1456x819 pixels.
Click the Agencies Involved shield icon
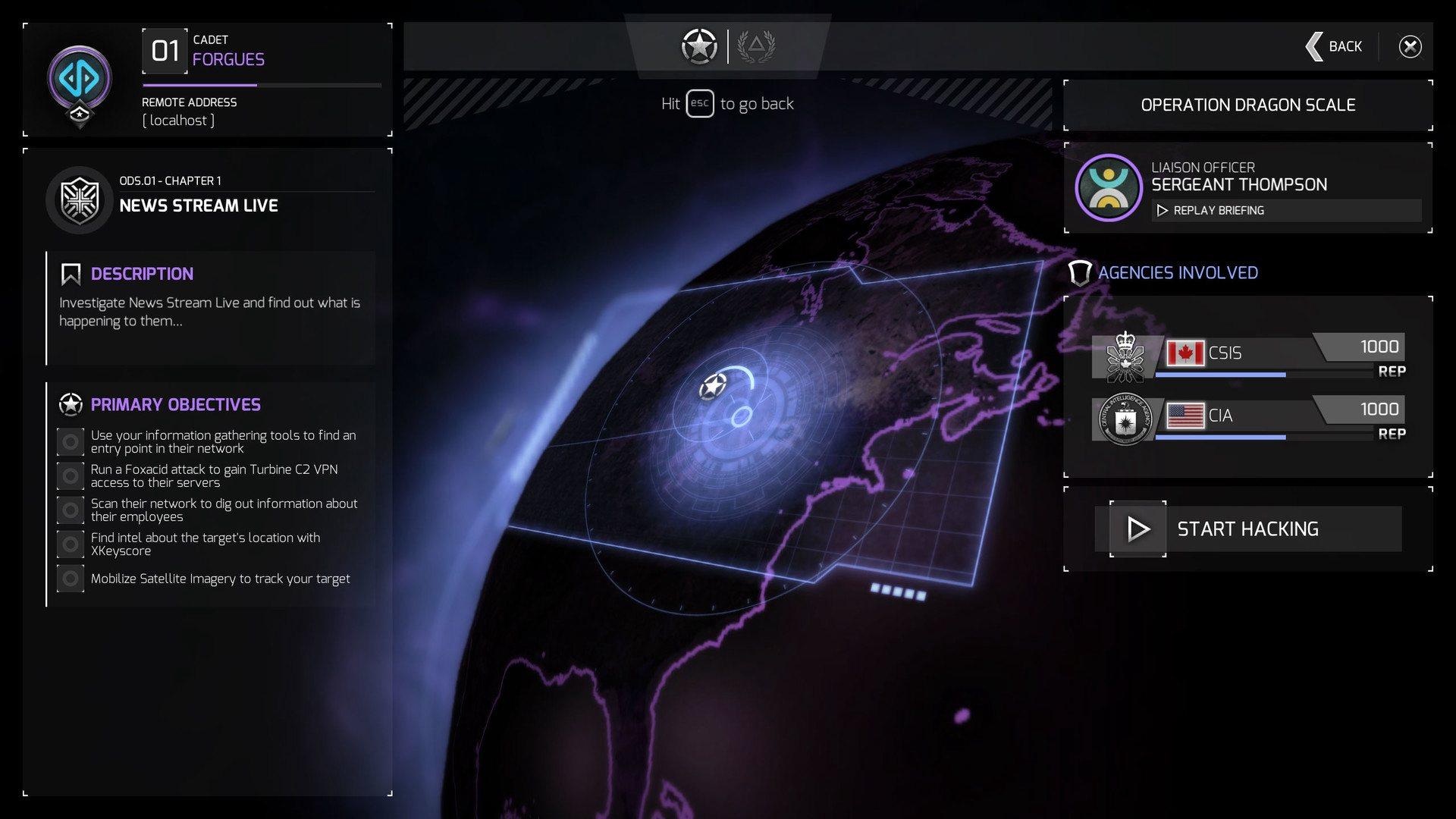(1080, 273)
